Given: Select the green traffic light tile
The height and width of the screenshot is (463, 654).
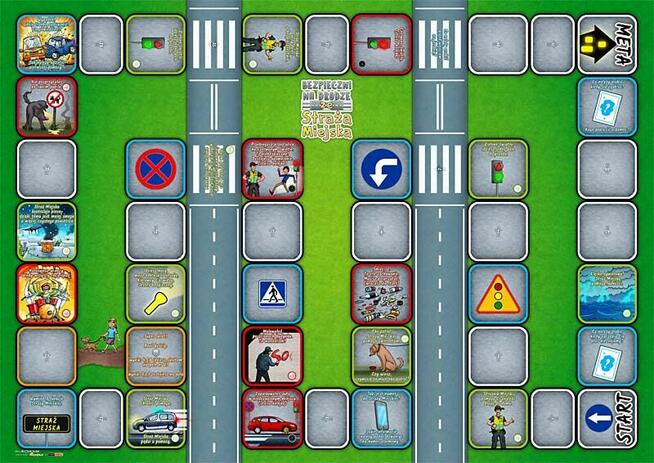Looking at the screenshot, I should click(x=155, y=44).
